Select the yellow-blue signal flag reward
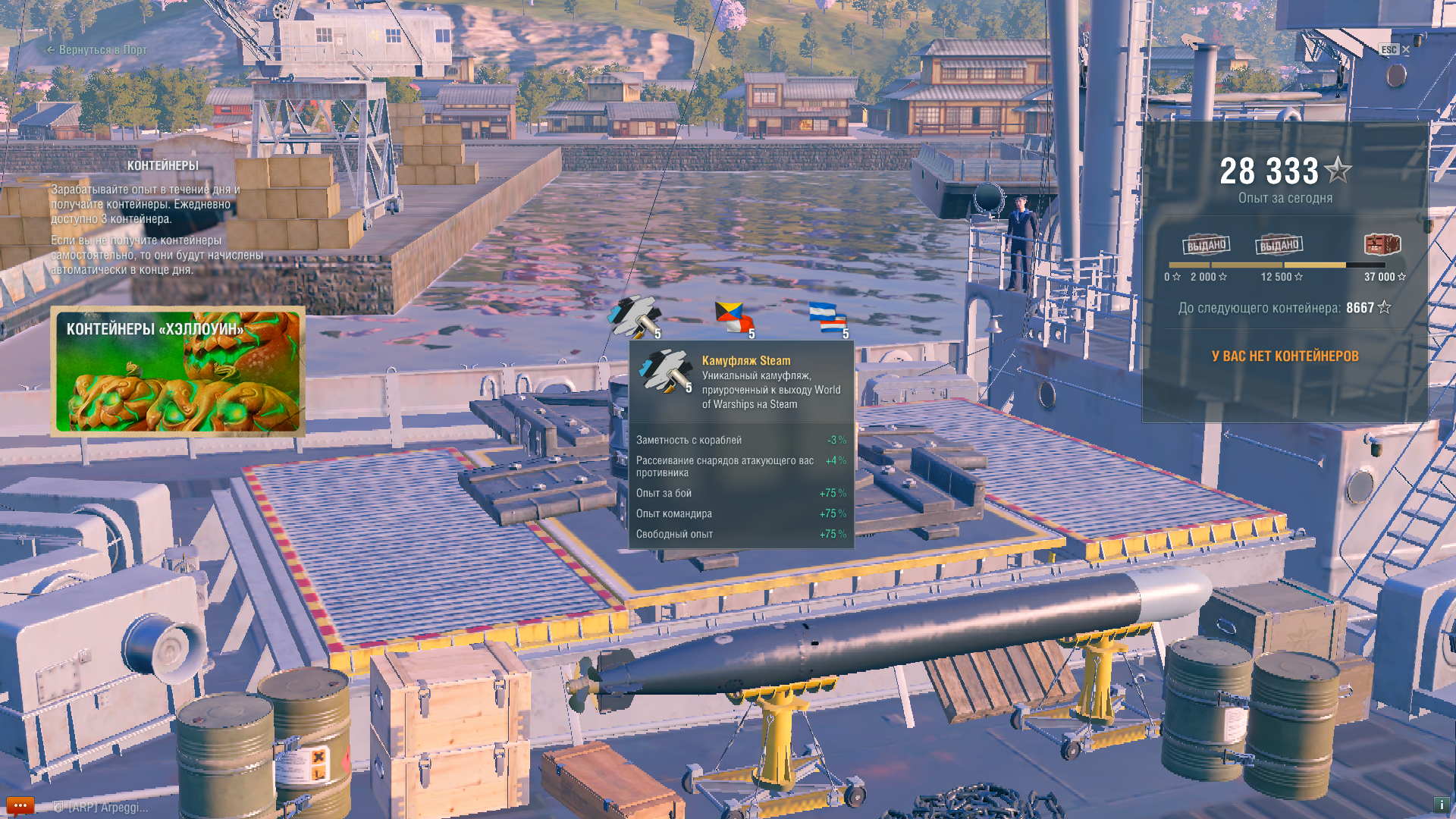The width and height of the screenshot is (1456, 819). (733, 317)
